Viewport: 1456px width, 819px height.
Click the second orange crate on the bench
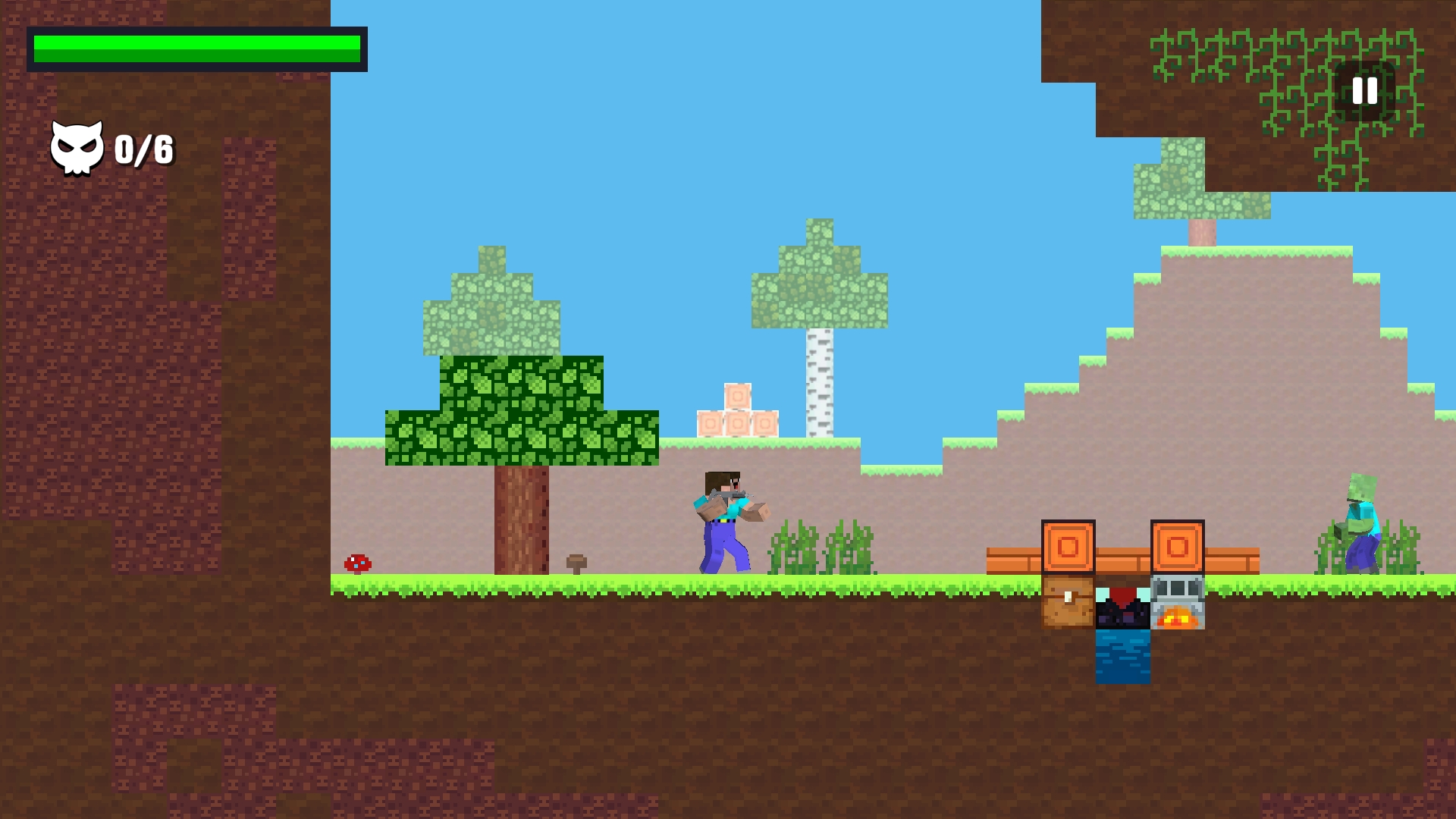click(x=1178, y=547)
